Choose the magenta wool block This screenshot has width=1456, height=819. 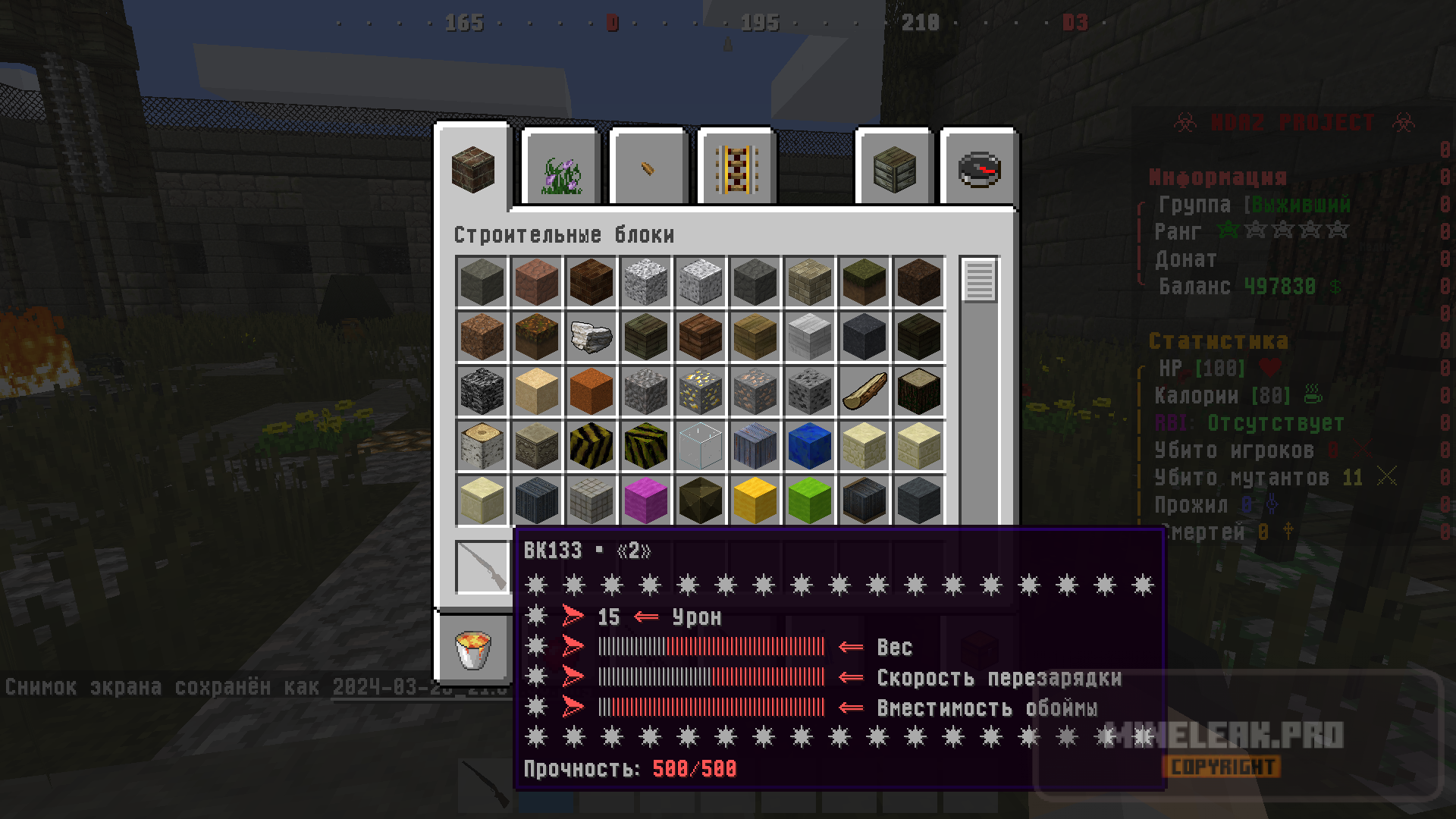point(646,500)
